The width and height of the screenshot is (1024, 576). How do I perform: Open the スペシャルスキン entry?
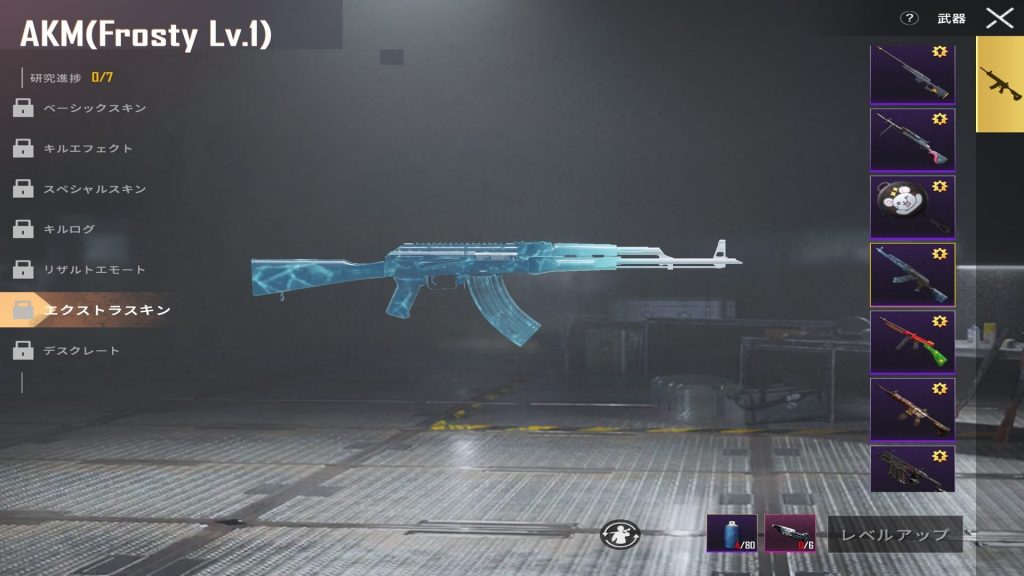(x=94, y=189)
